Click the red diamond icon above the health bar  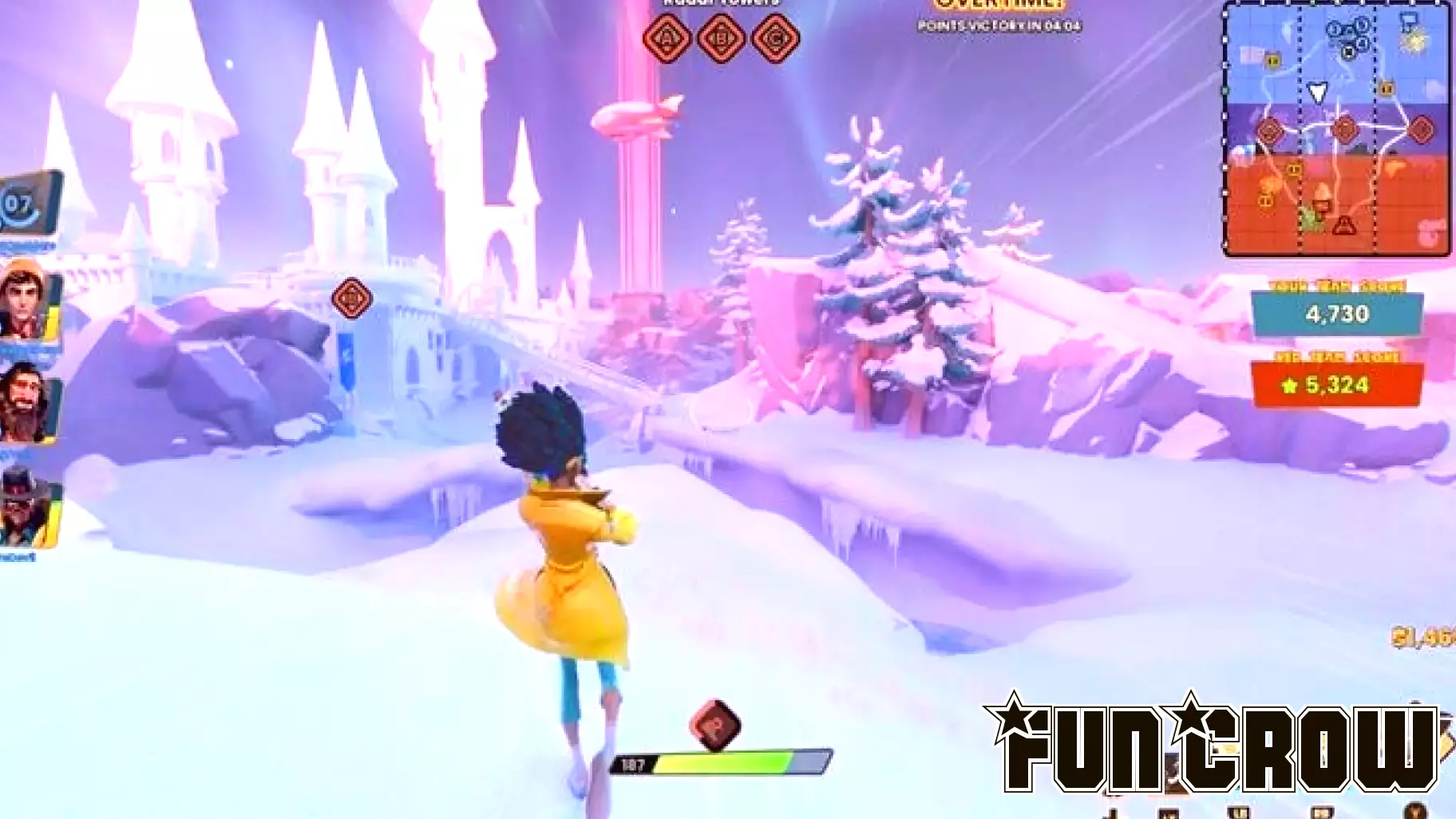[715, 725]
